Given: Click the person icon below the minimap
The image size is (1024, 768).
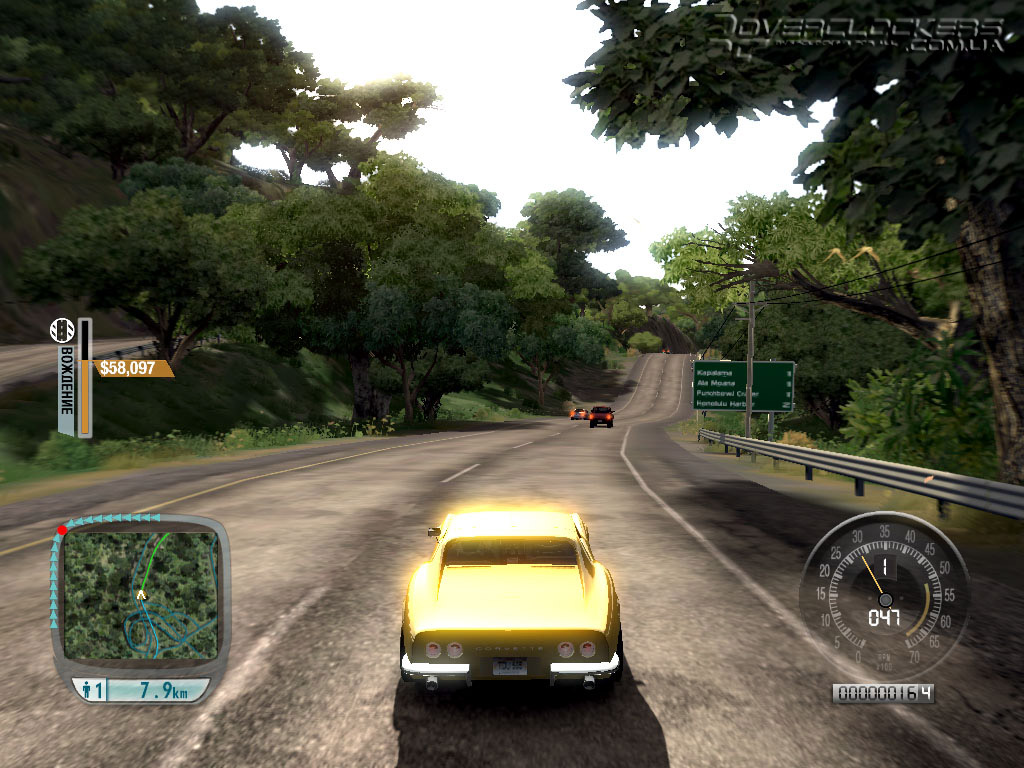Looking at the screenshot, I should pos(86,690).
